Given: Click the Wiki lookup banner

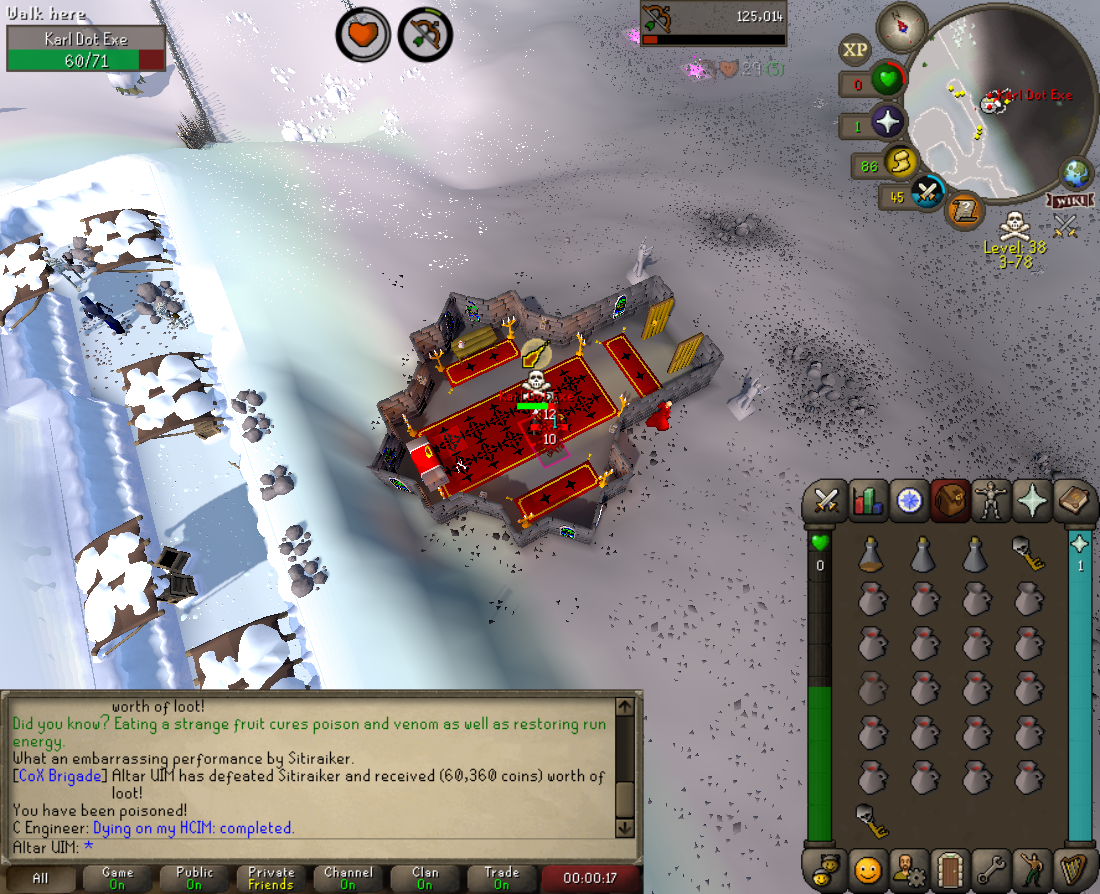Looking at the screenshot, I should tap(1066, 201).
